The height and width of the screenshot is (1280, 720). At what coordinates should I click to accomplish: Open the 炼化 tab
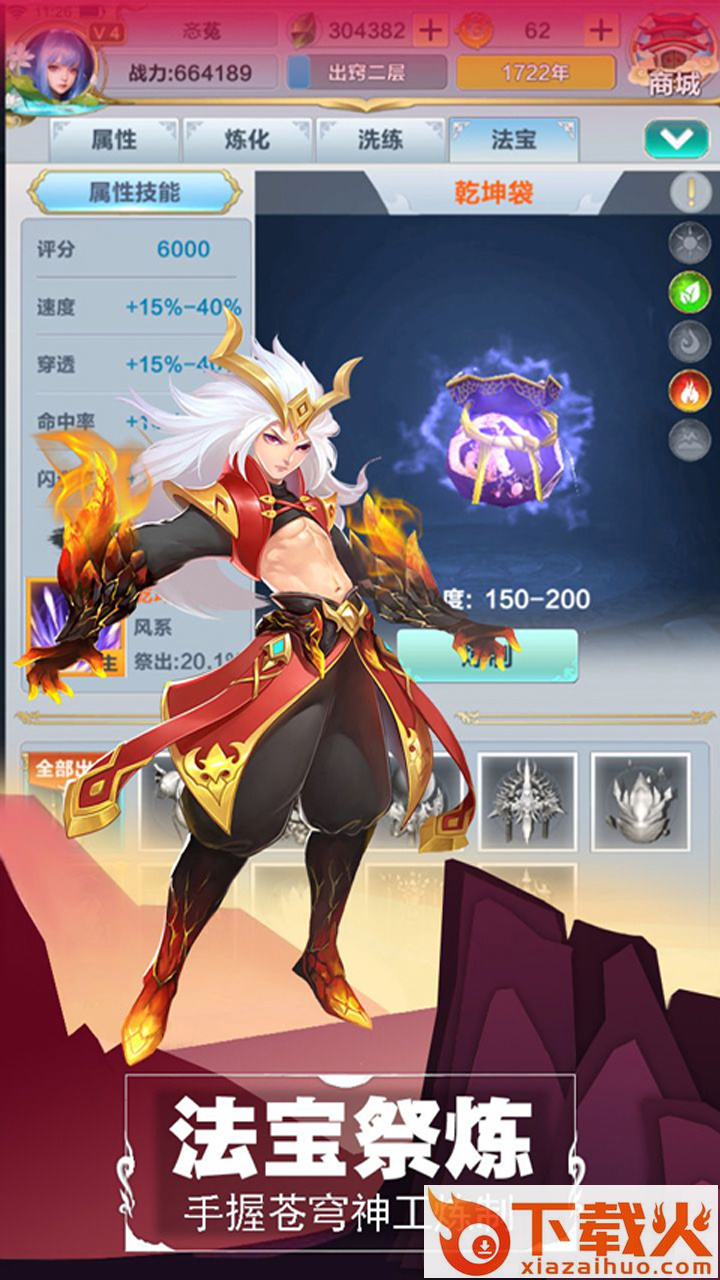(247, 140)
